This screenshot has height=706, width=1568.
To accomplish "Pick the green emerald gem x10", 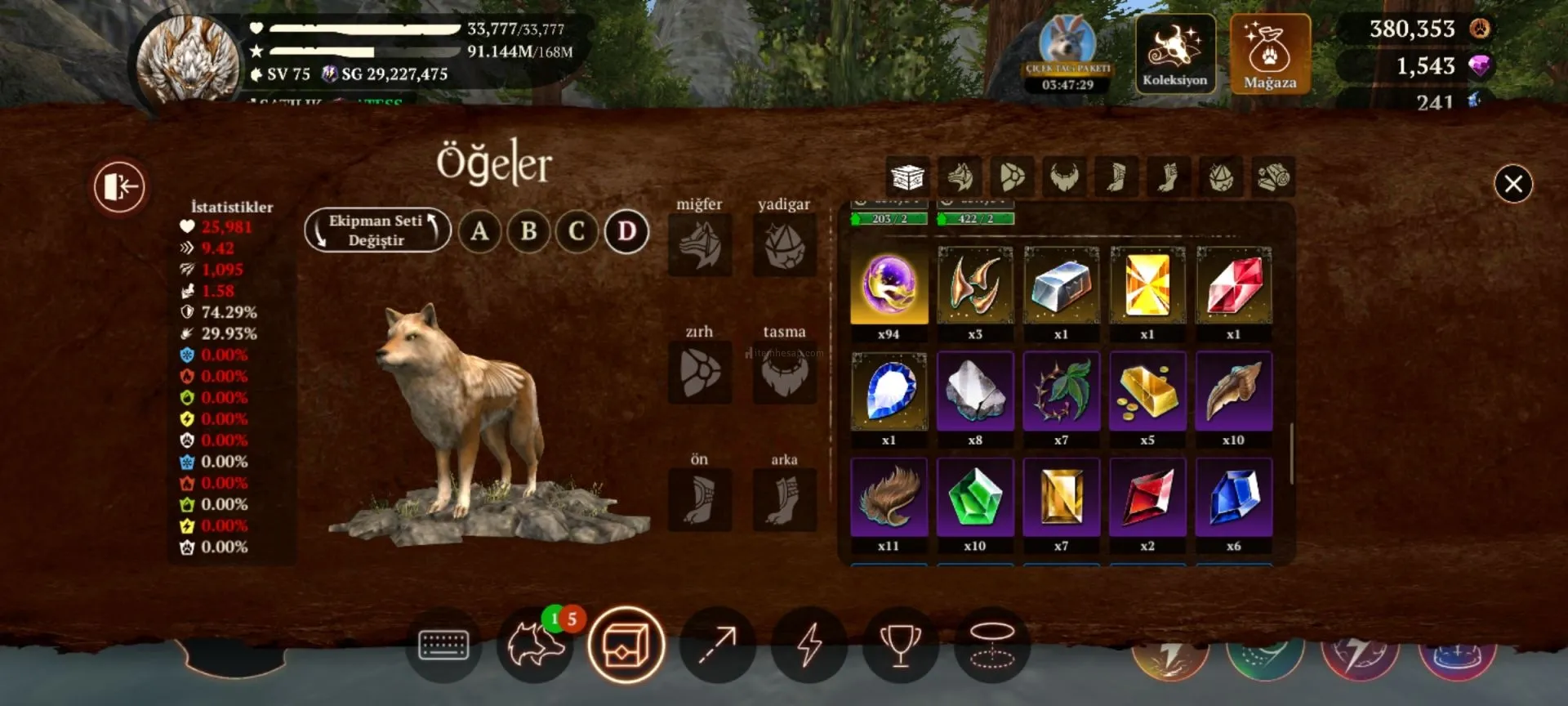I will (x=974, y=498).
